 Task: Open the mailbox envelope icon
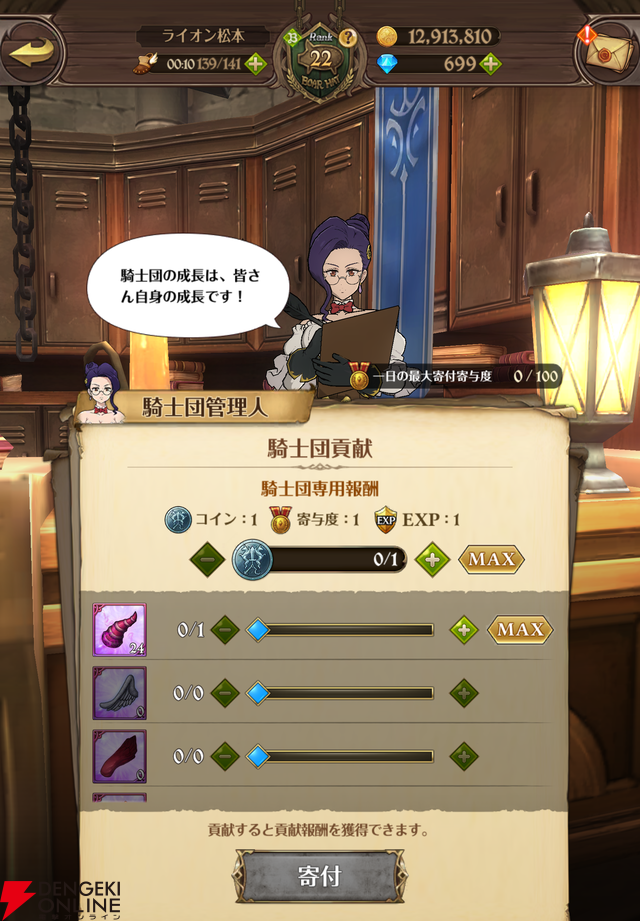[608, 52]
